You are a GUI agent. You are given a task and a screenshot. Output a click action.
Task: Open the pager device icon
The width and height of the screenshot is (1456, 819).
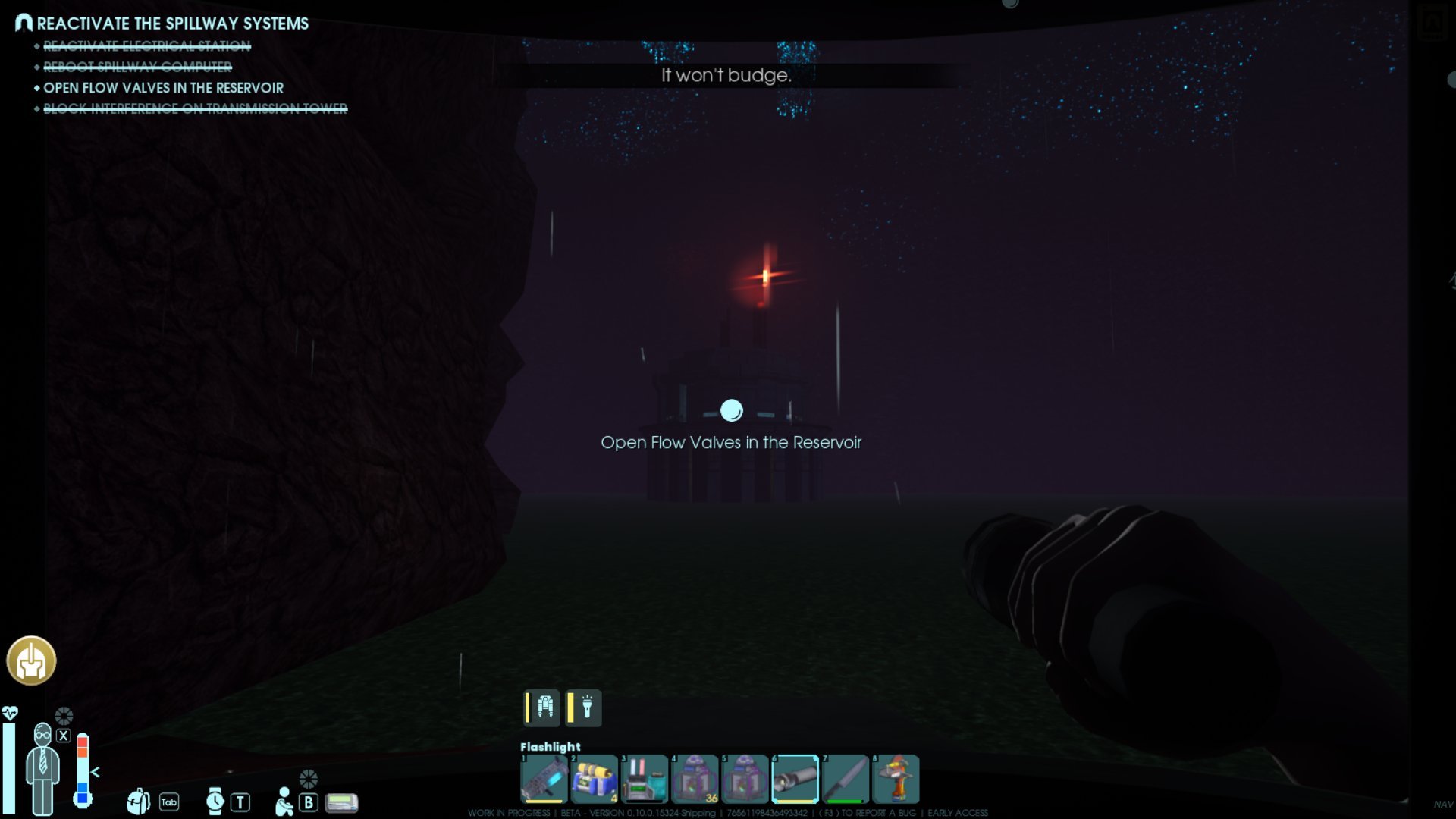[x=341, y=802]
